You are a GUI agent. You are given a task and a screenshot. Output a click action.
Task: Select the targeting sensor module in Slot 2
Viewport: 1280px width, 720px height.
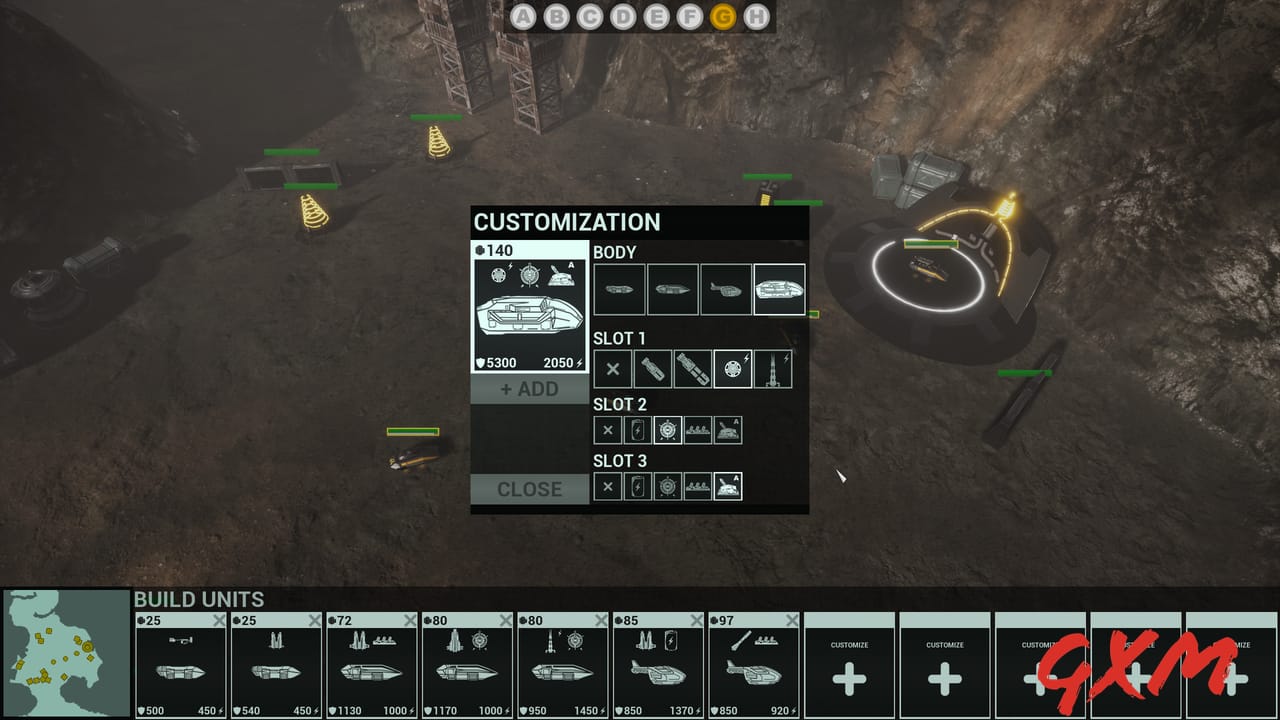click(667, 429)
